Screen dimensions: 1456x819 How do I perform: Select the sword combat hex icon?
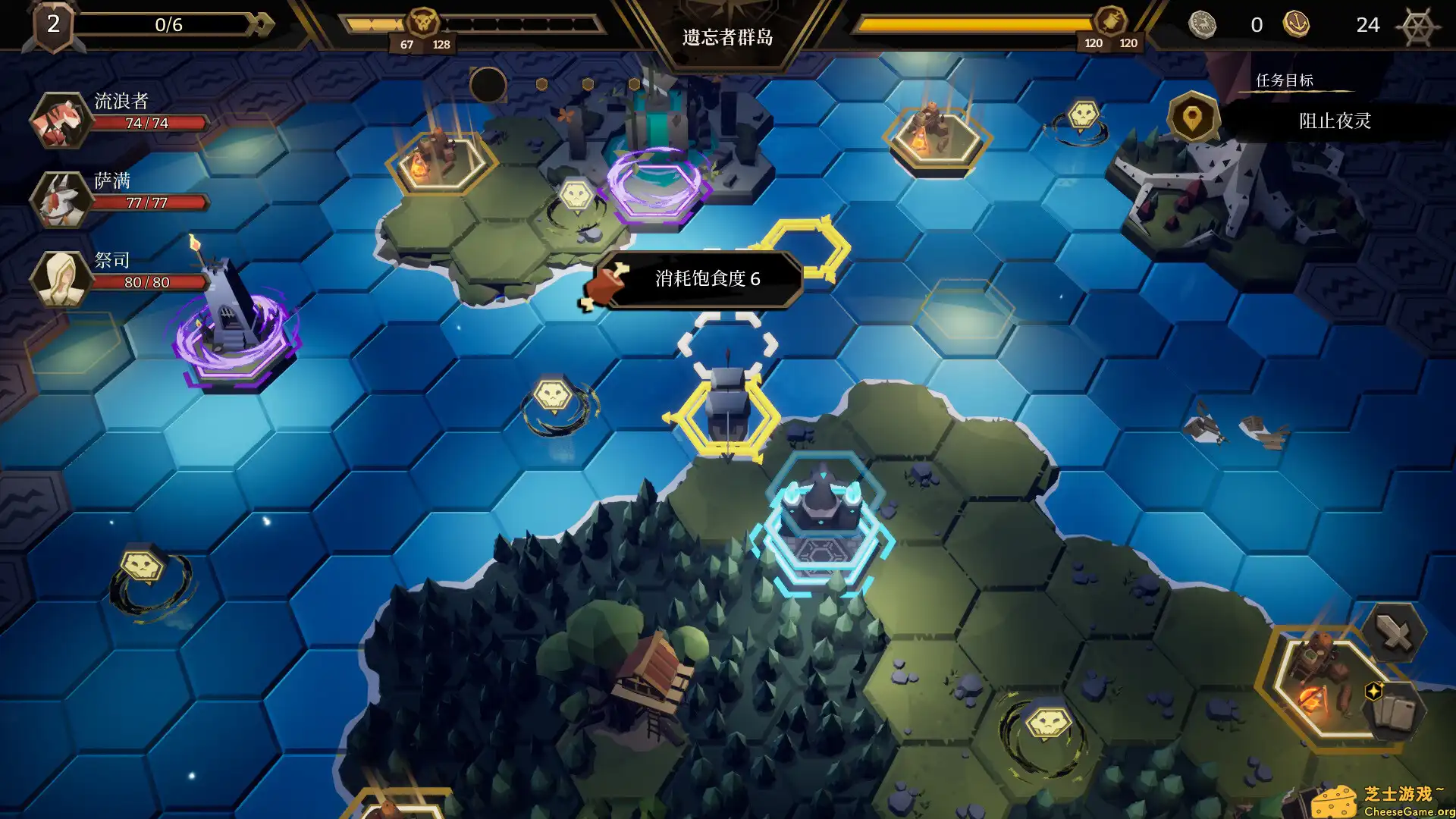coord(1394,632)
